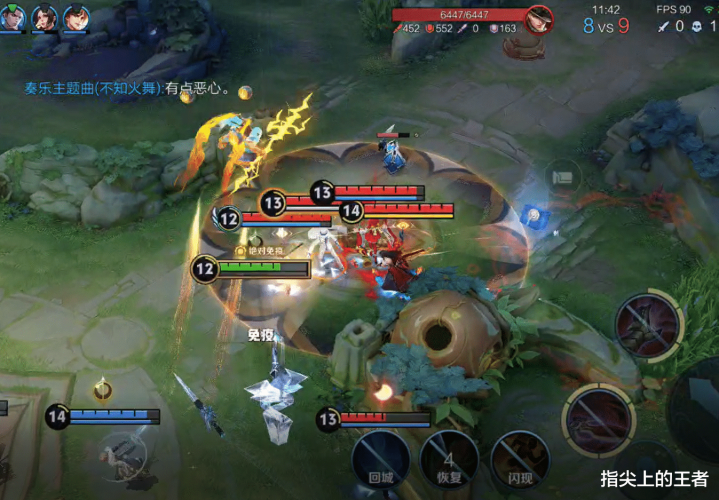Cast the 闪现 flash spell

(x=520, y=458)
